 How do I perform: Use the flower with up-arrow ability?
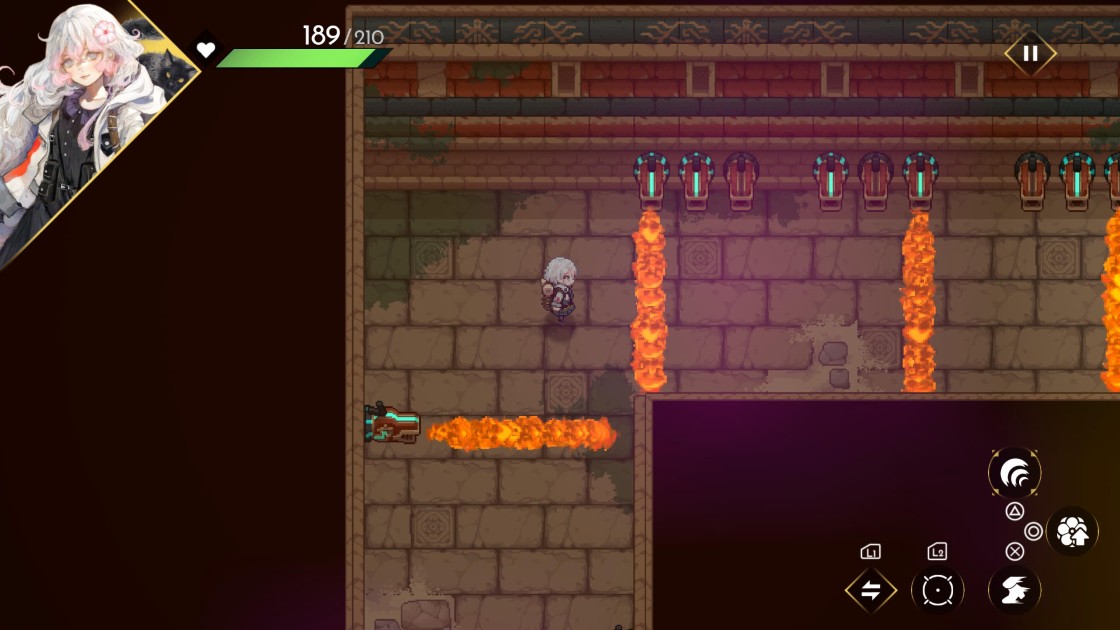point(1072,532)
